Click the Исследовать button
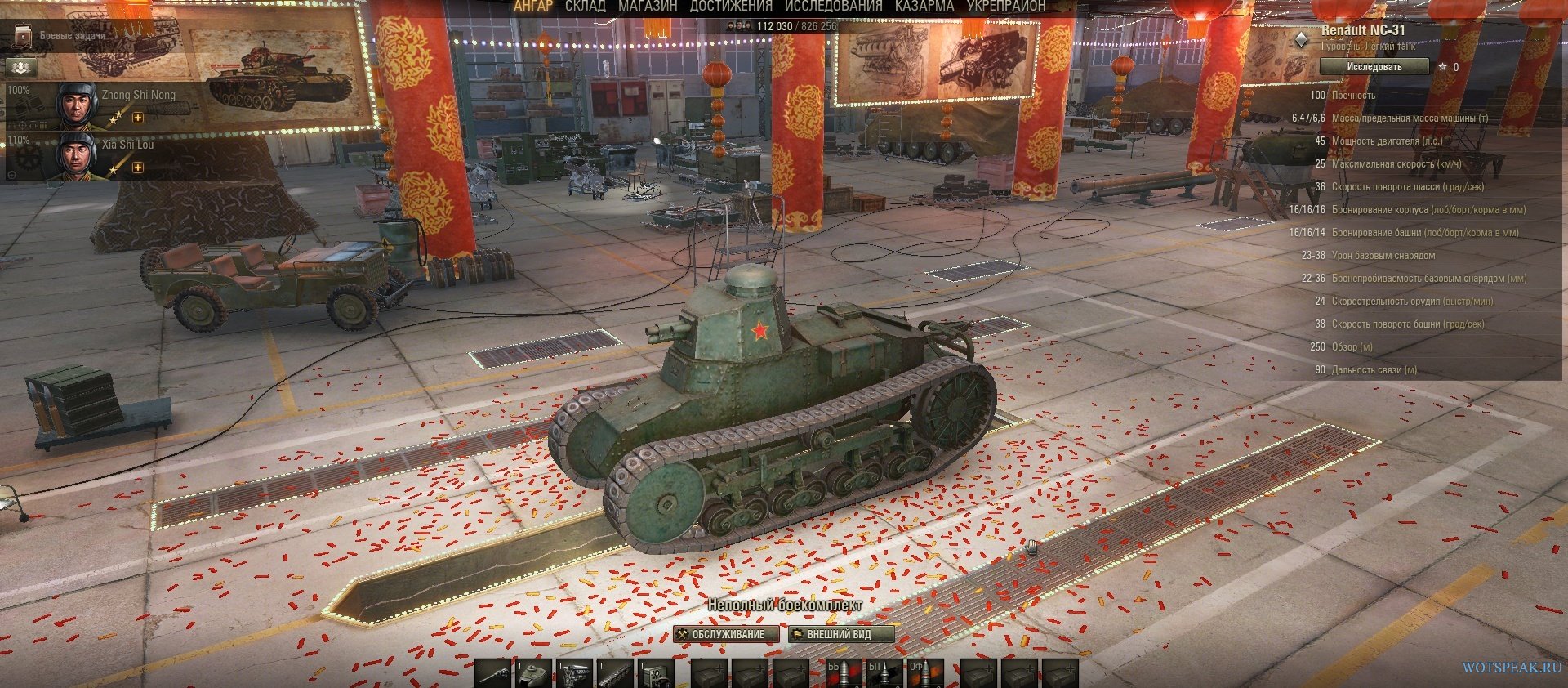1568x688 pixels. click(1374, 67)
